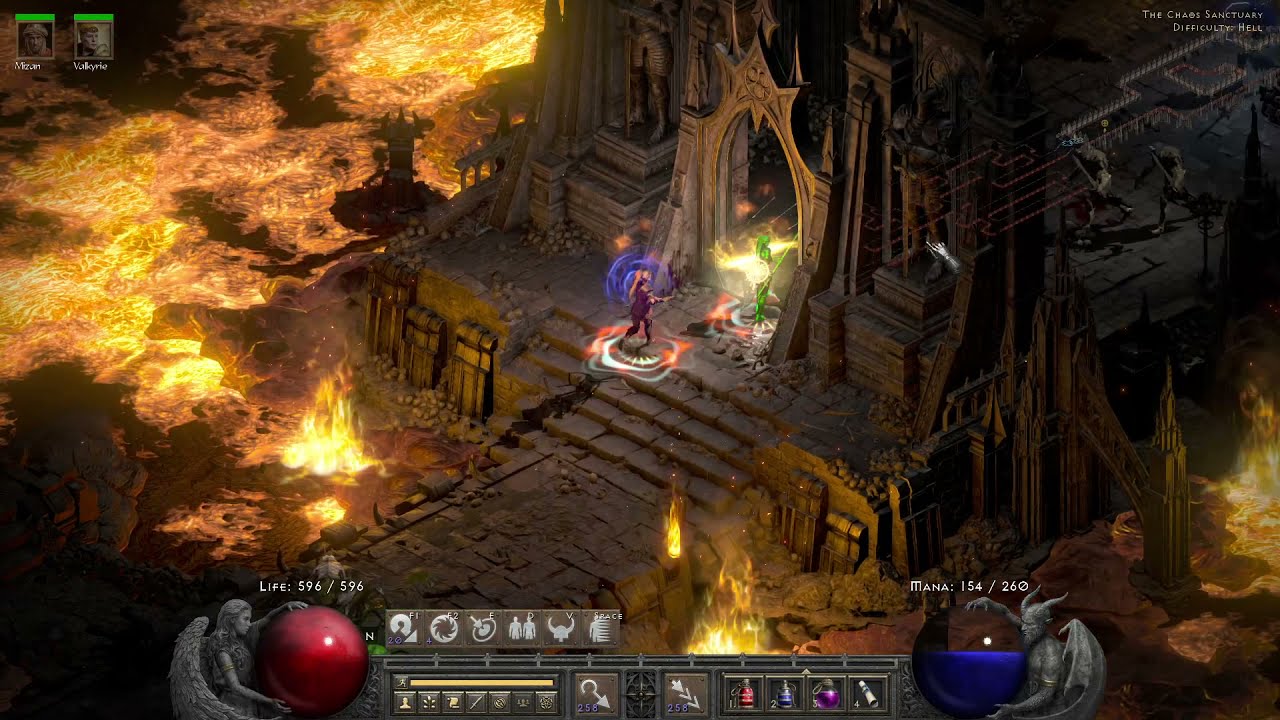Choose the F2 spinning blade skill icon
Viewport: 1280px width, 720px height.
pos(443,628)
